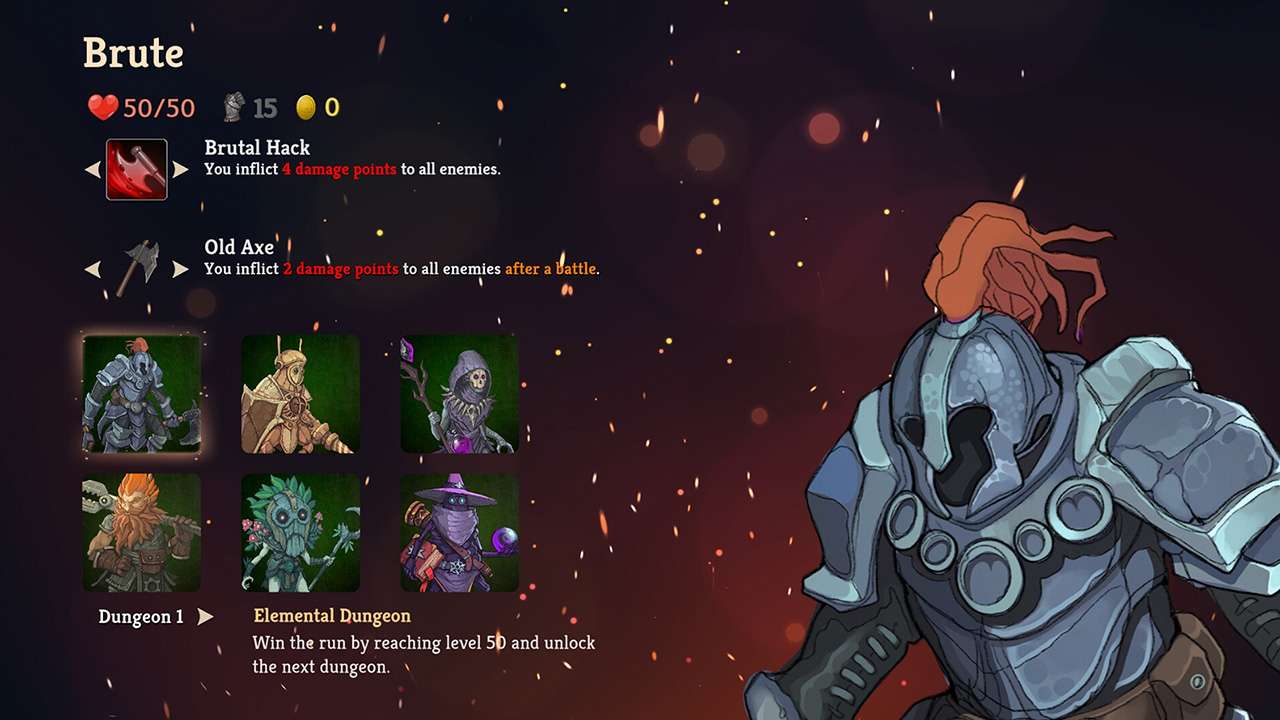The image size is (1280, 720).
Task: Select the hooded skeleton mage portrait
Action: pos(460,393)
